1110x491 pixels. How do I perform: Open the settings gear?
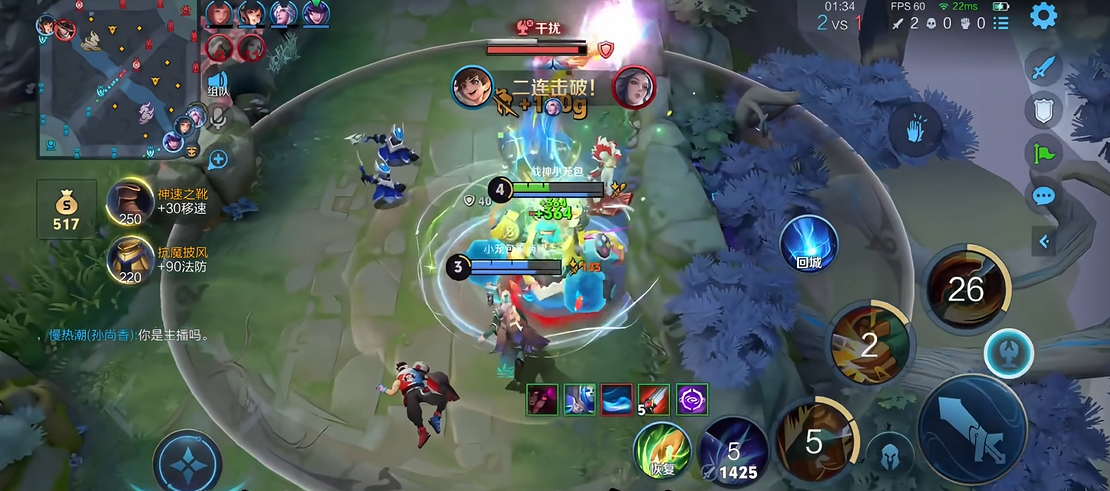1044,16
